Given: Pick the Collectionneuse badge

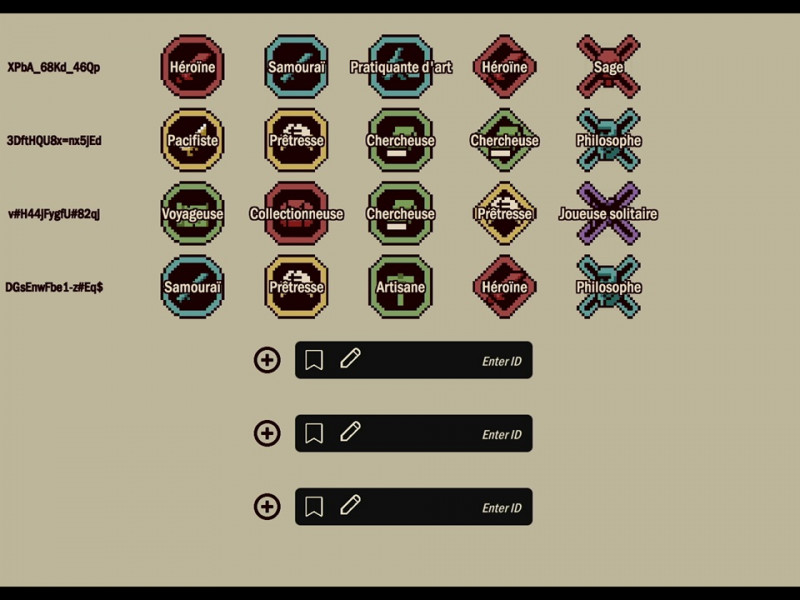Looking at the screenshot, I should pos(296,213).
